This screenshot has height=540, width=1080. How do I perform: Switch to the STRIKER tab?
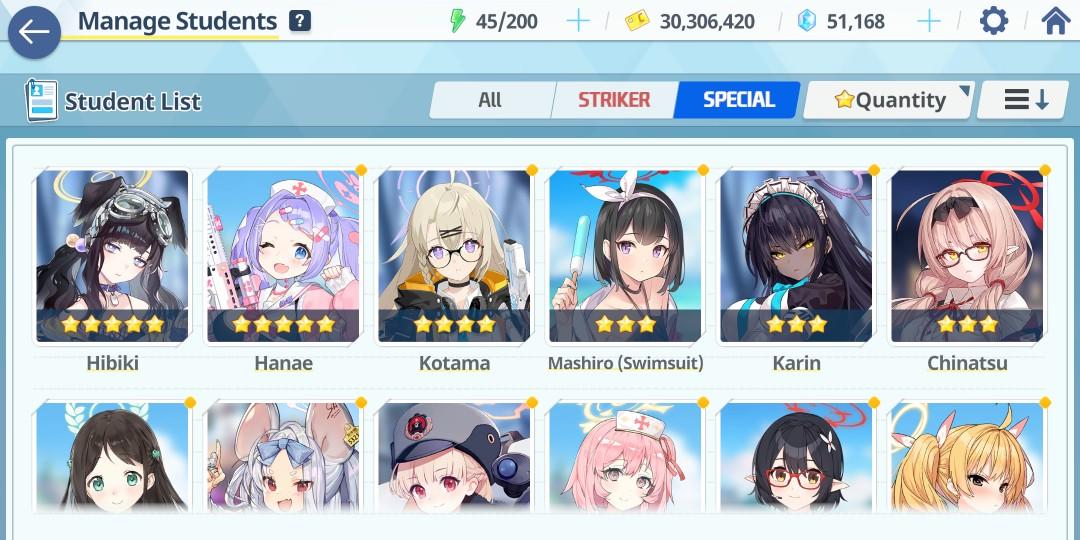click(x=614, y=100)
